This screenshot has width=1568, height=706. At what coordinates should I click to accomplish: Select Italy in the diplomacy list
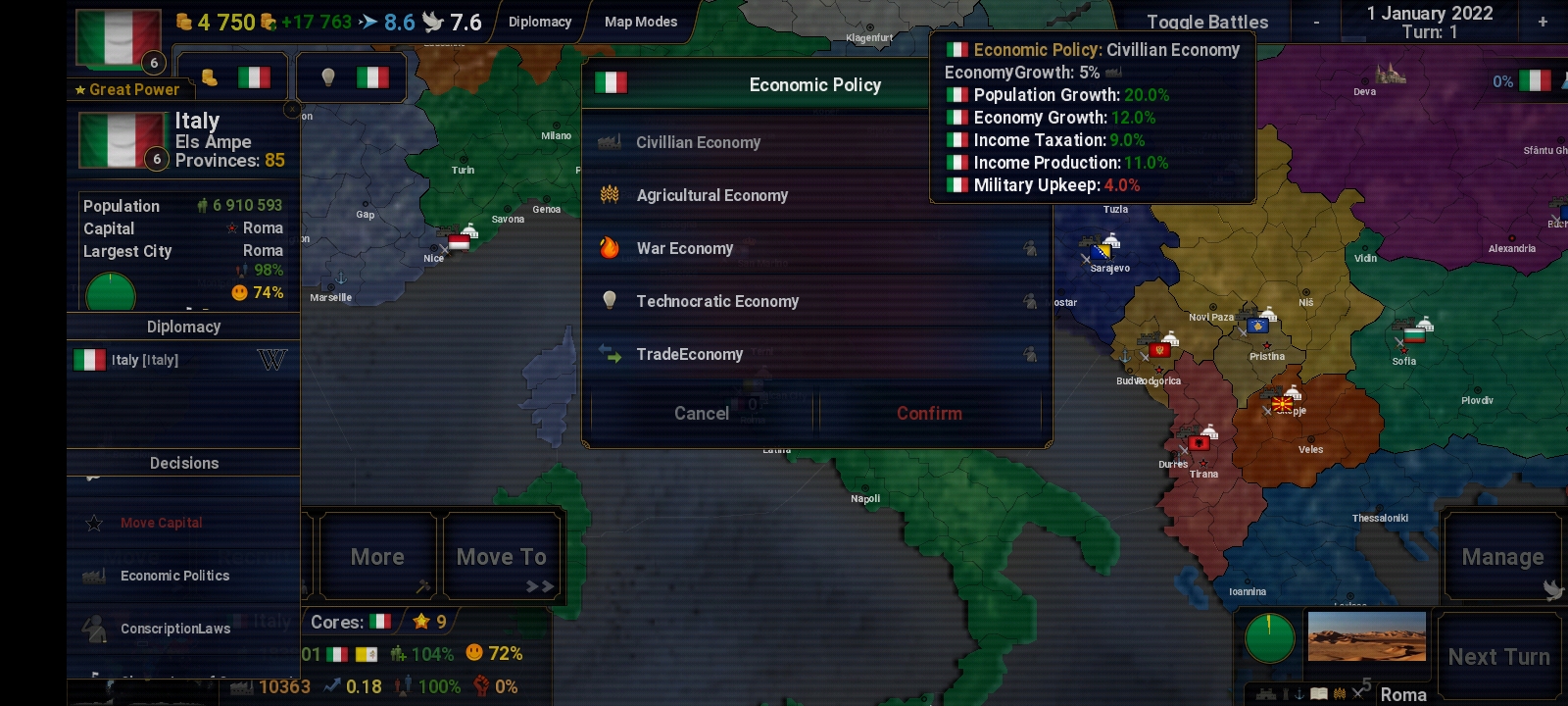pyautogui.click(x=145, y=360)
